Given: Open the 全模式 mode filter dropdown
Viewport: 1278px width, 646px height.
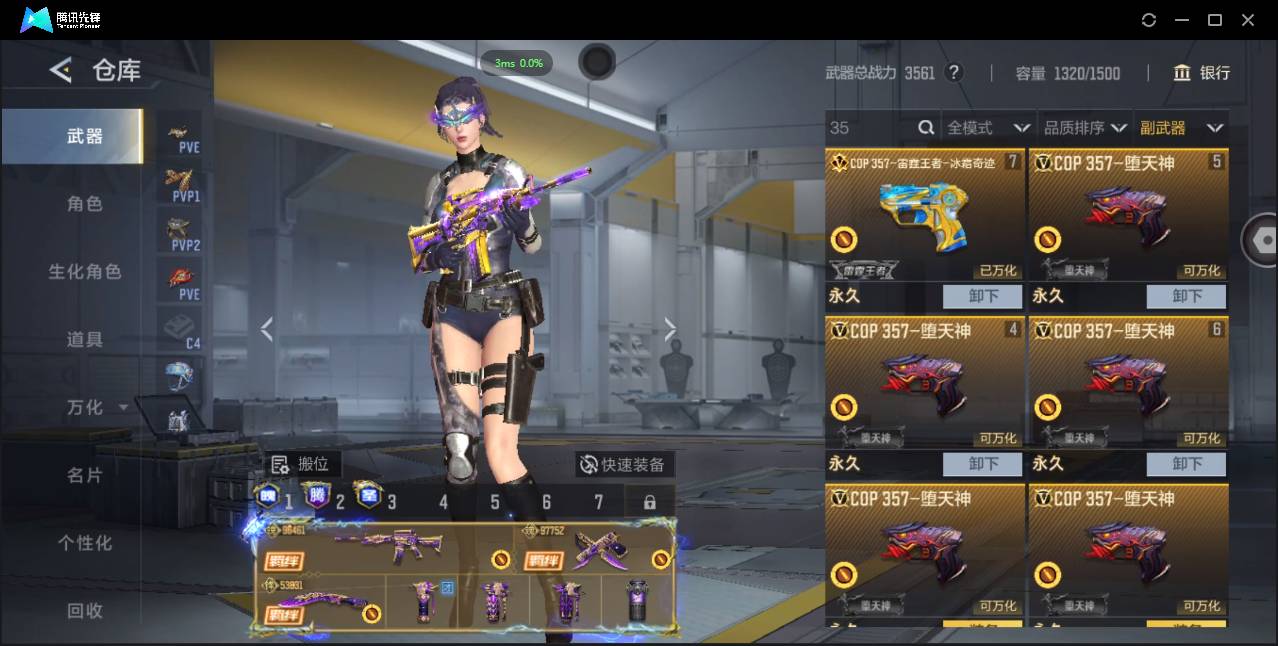Looking at the screenshot, I should pos(988,128).
